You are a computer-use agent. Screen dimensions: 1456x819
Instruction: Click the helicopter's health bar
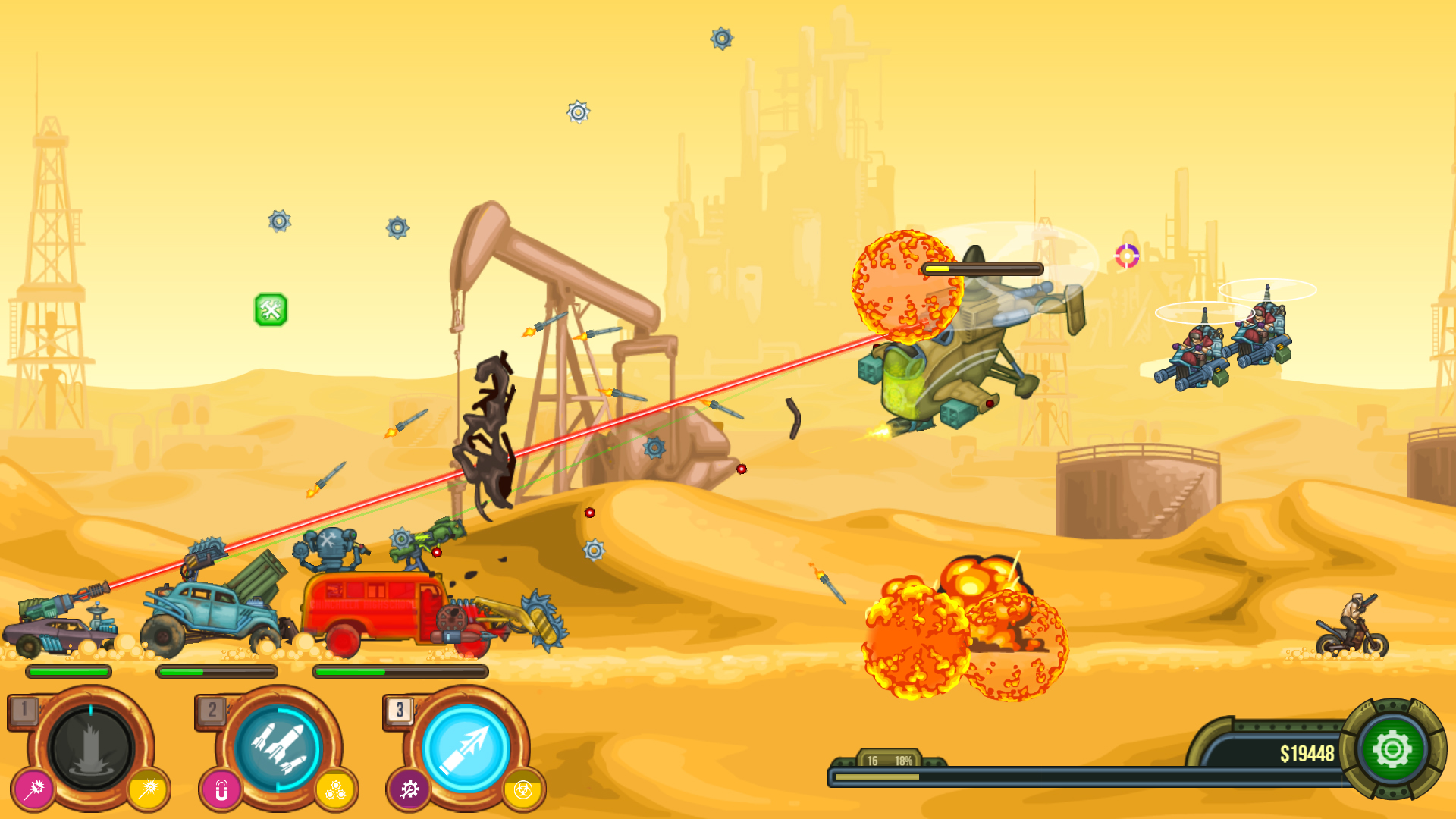[982, 267]
